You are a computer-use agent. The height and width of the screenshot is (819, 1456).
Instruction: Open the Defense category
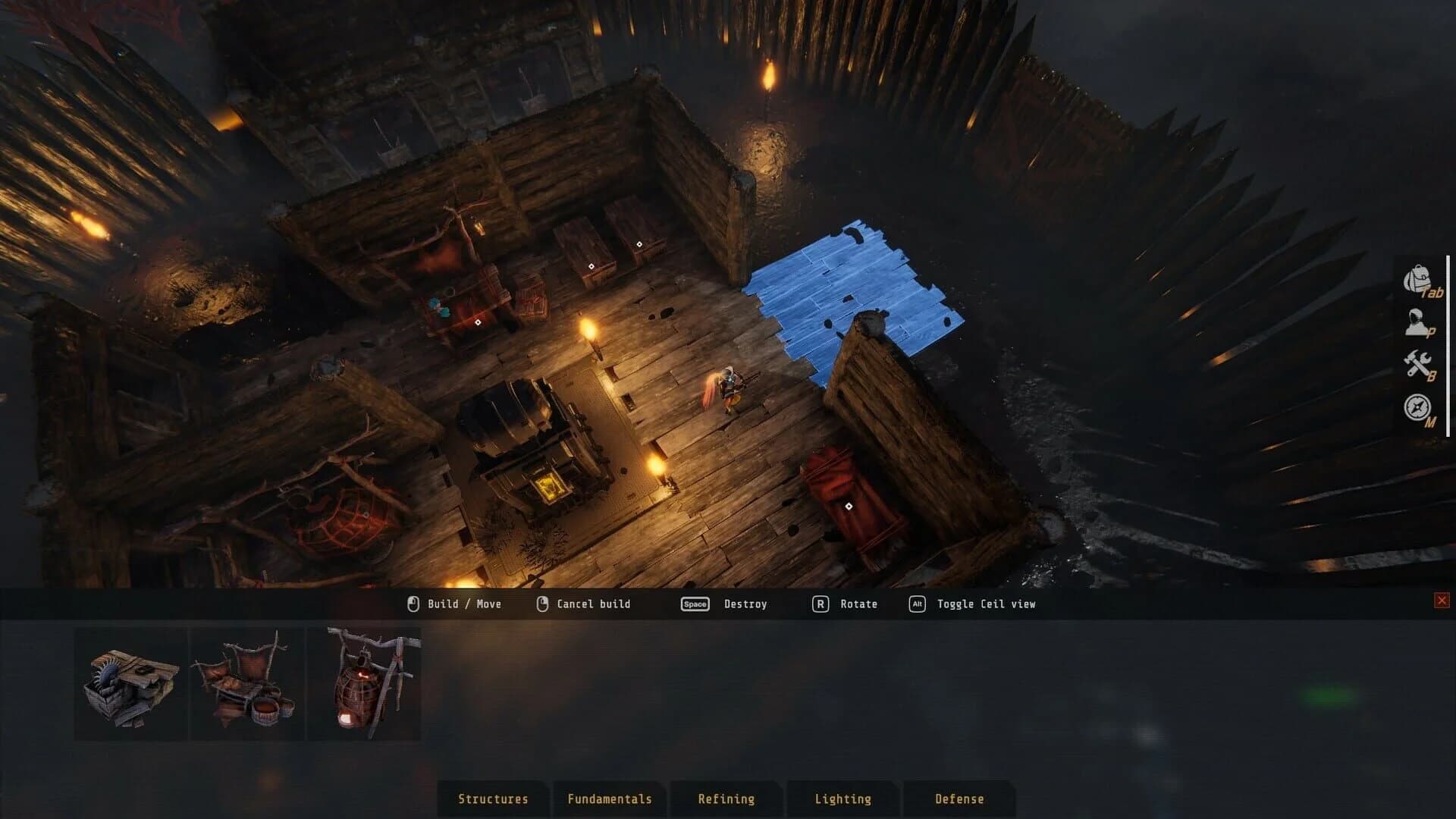click(959, 799)
